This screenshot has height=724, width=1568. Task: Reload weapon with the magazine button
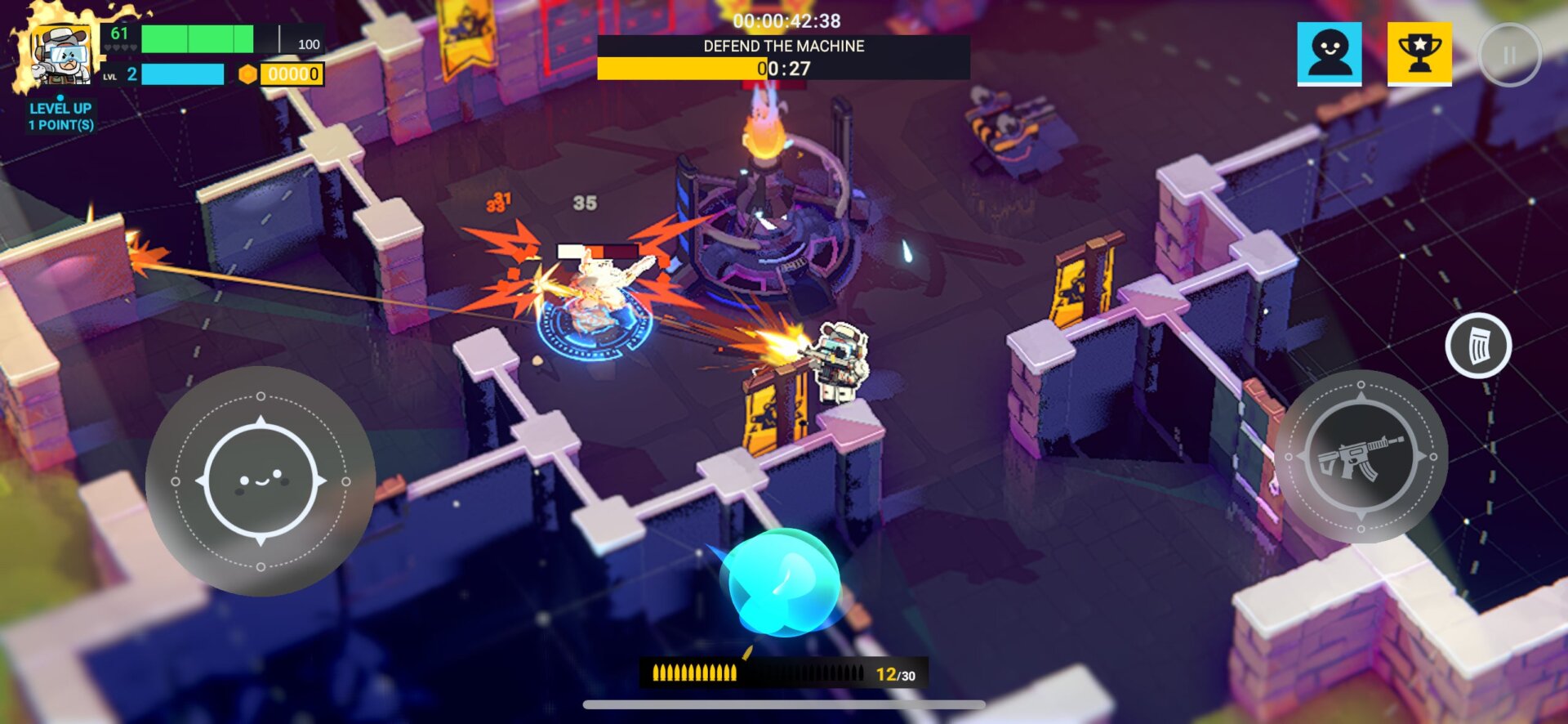coord(1478,346)
